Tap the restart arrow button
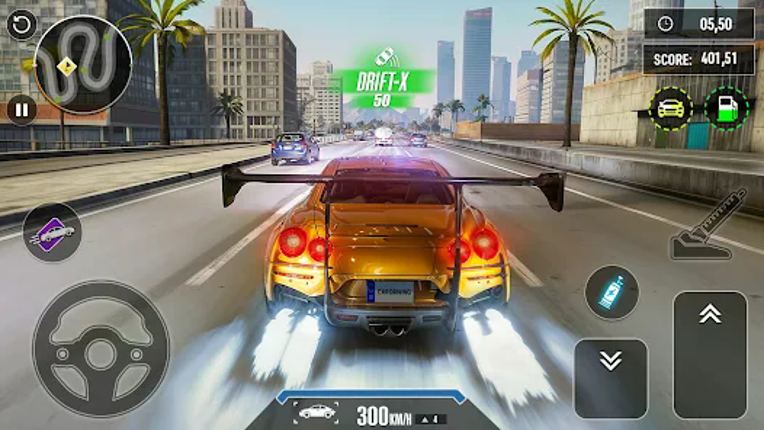 [x=20, y=25]
